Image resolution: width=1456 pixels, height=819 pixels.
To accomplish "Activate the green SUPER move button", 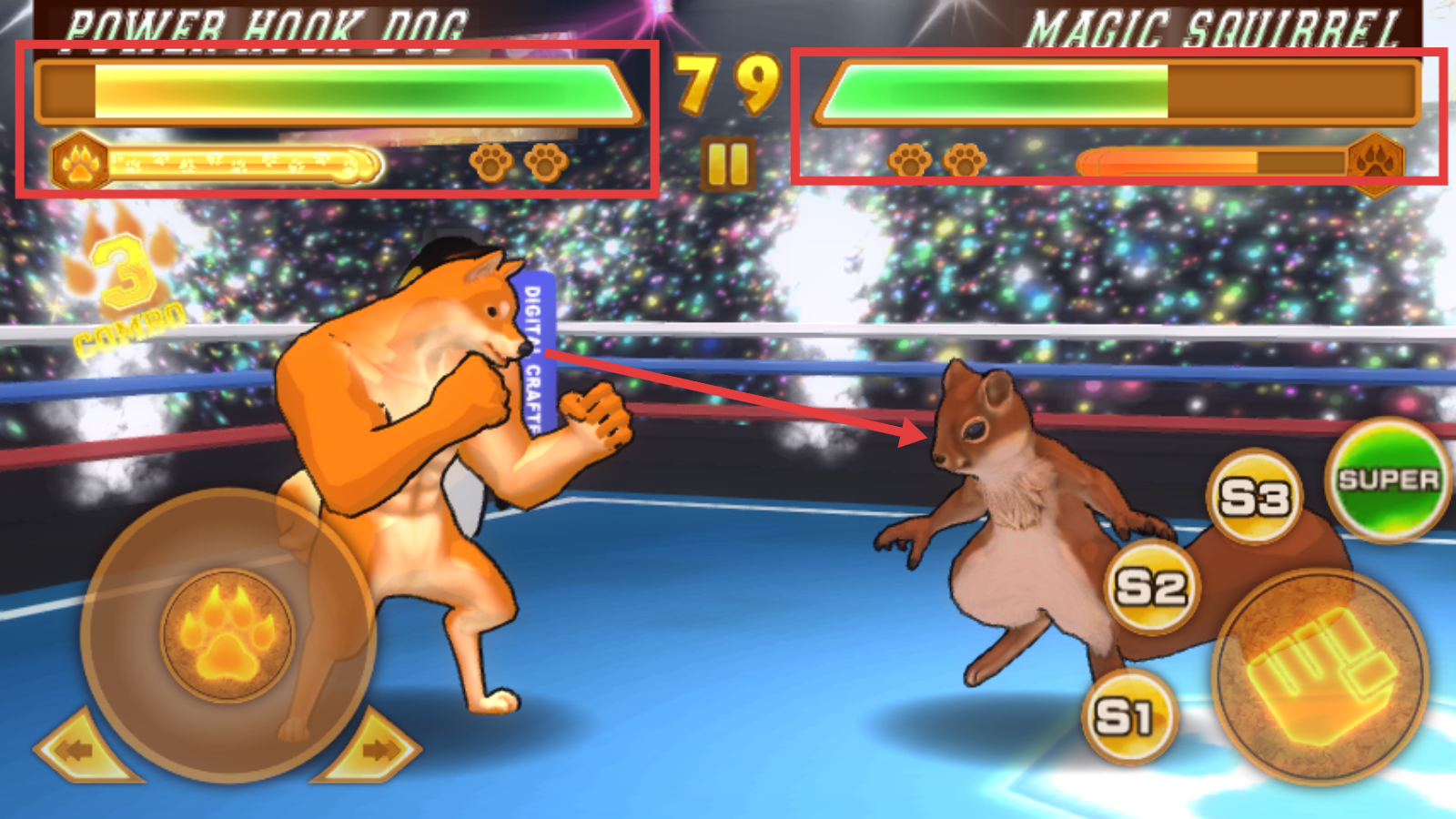I will point(1387,480).
